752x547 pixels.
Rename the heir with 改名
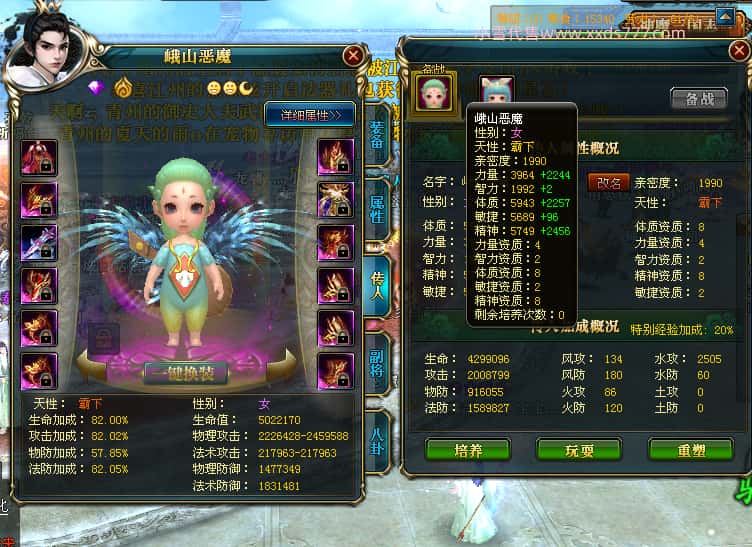tap(609, 183)
